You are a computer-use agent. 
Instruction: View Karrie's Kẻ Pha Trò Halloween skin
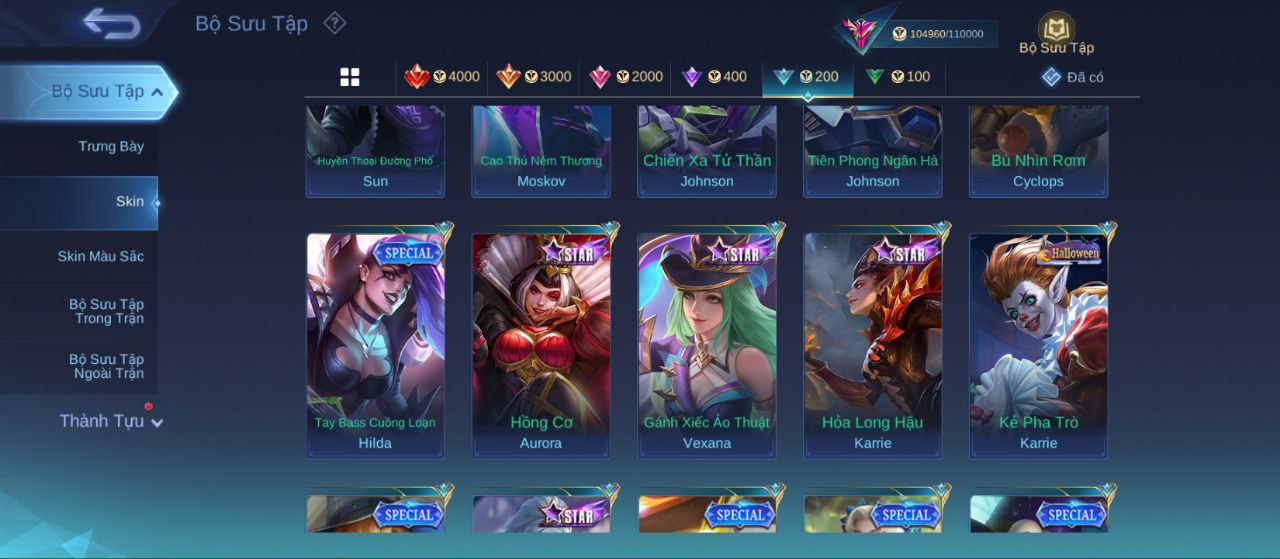pos(1038,345)
